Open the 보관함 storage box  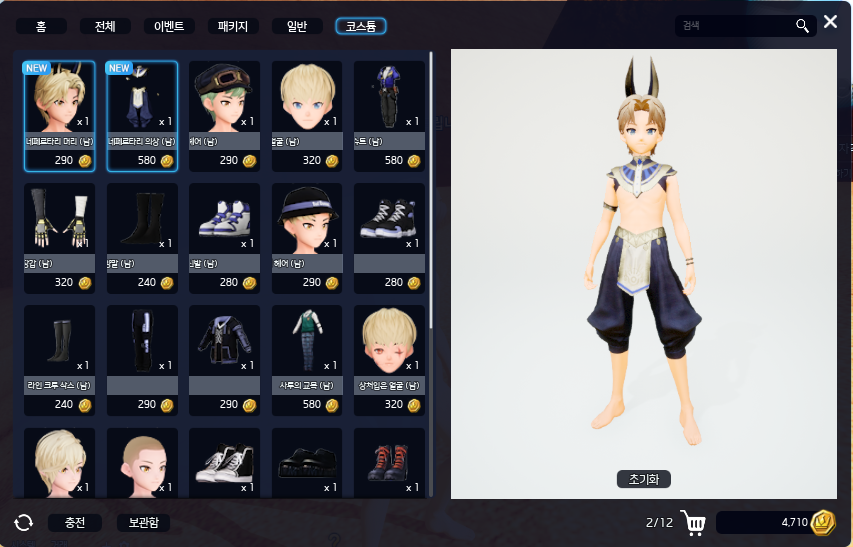(143, 522)
